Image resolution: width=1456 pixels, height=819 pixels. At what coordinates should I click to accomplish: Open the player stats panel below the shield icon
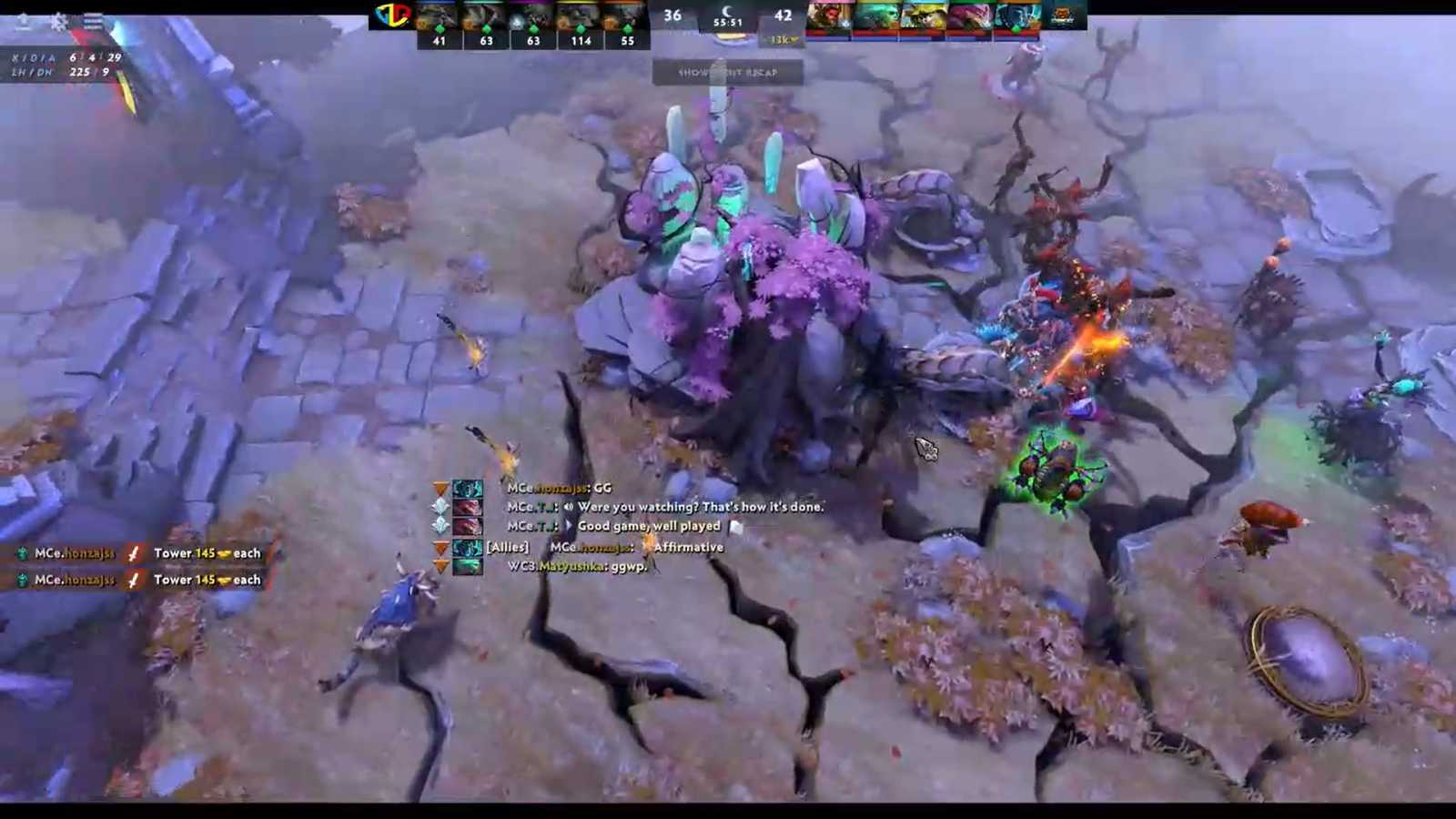pyautogui.click(x=55, y=66)
